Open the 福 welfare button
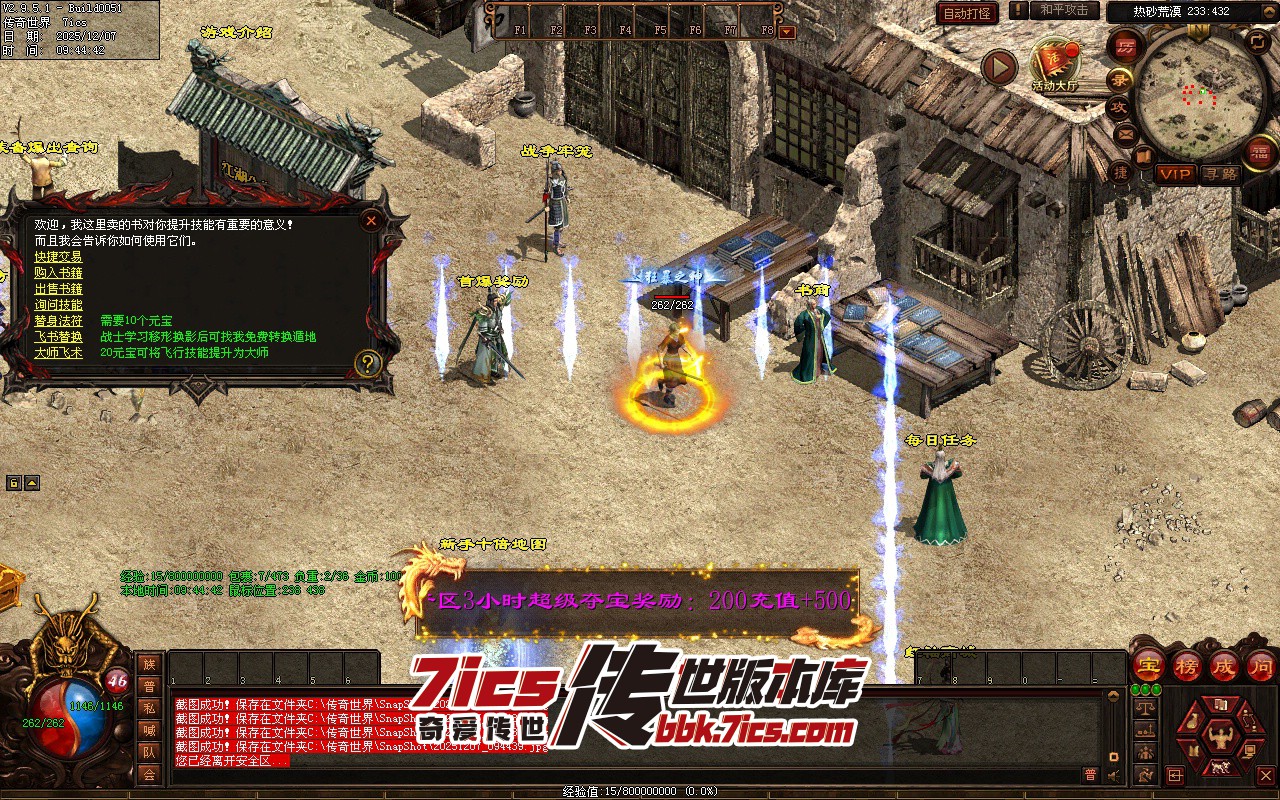The width and height of the screenshot is (1280, 800). pos(1260,152)
